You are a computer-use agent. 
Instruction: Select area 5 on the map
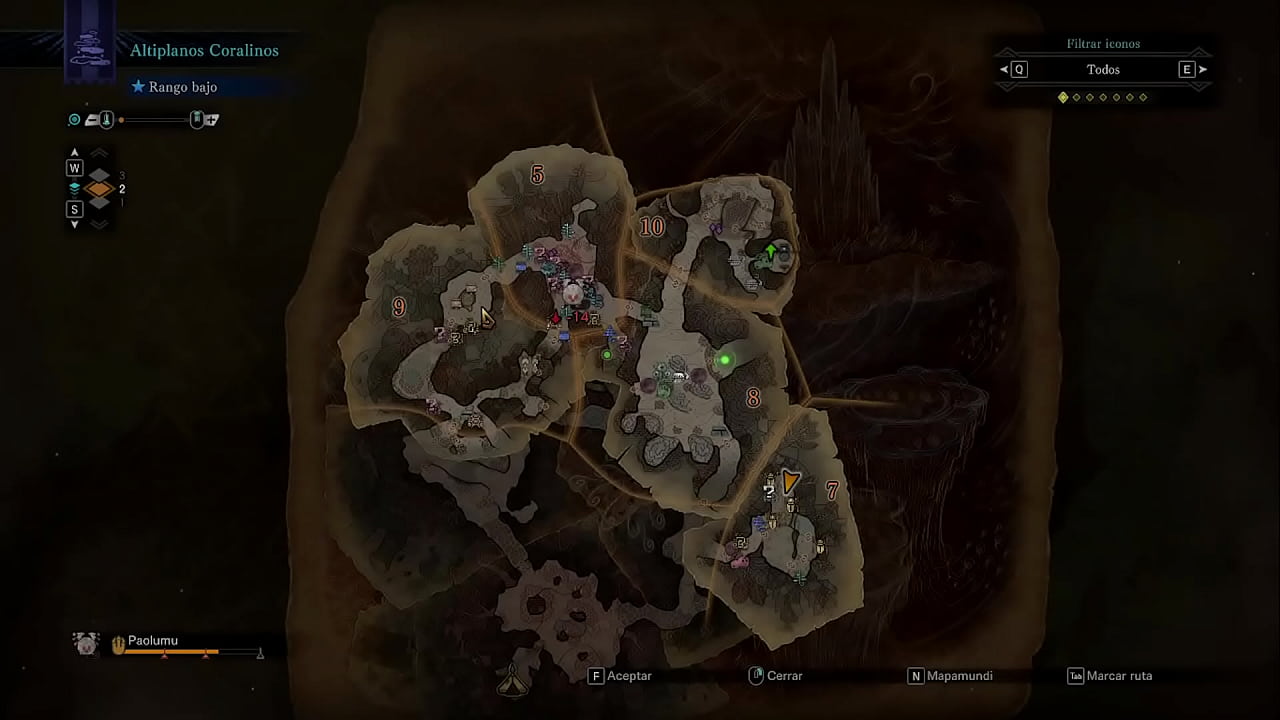click(537, 175)
